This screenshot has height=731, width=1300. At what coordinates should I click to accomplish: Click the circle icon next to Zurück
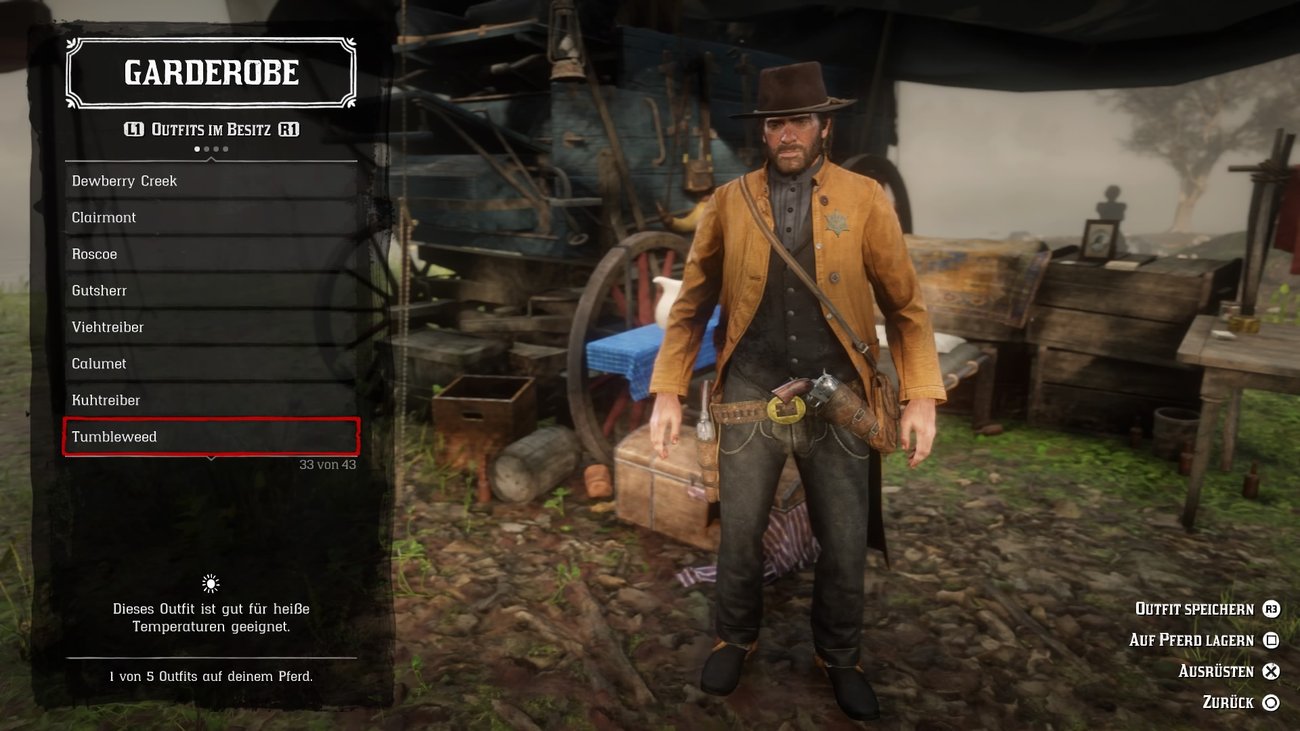(1269, 701)
